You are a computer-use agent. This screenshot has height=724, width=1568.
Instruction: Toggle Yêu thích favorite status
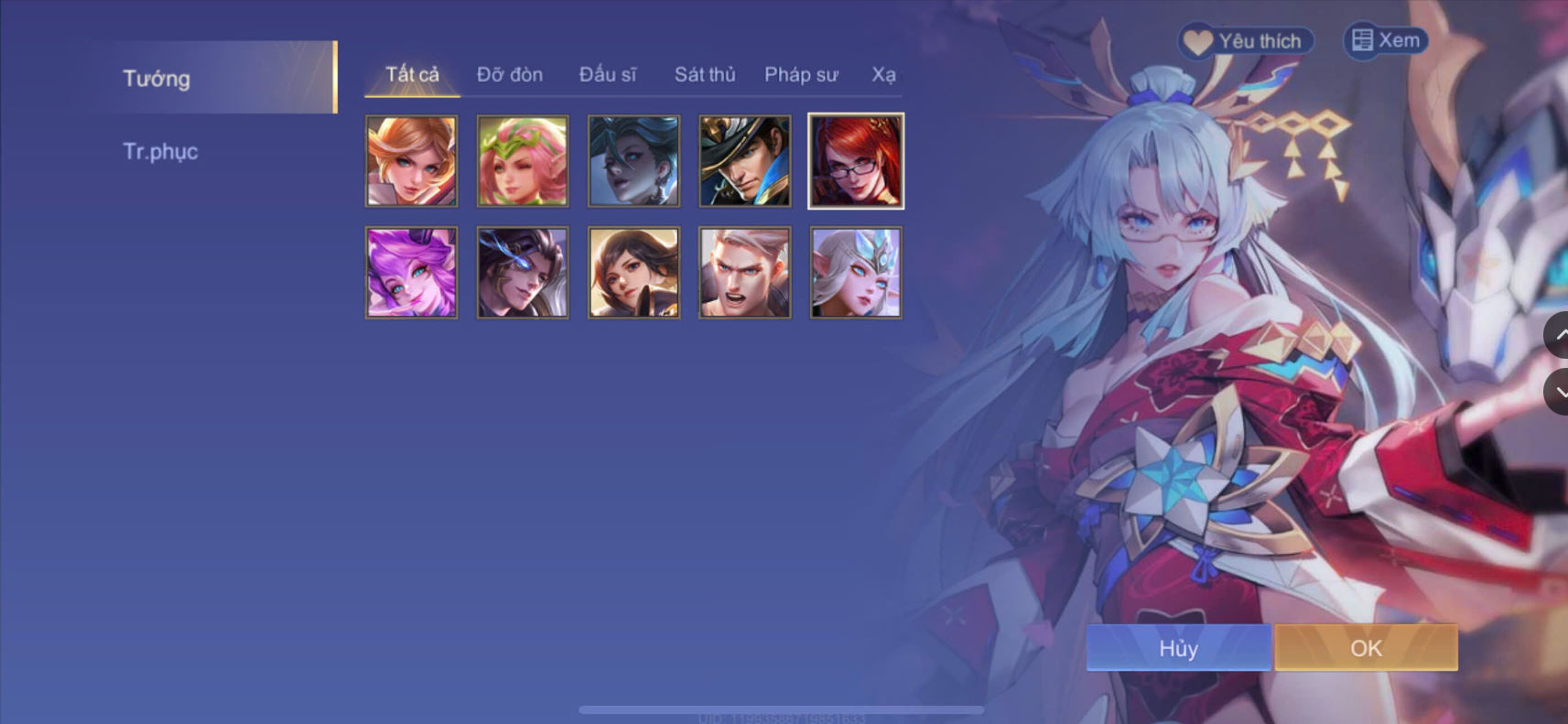1245,40
